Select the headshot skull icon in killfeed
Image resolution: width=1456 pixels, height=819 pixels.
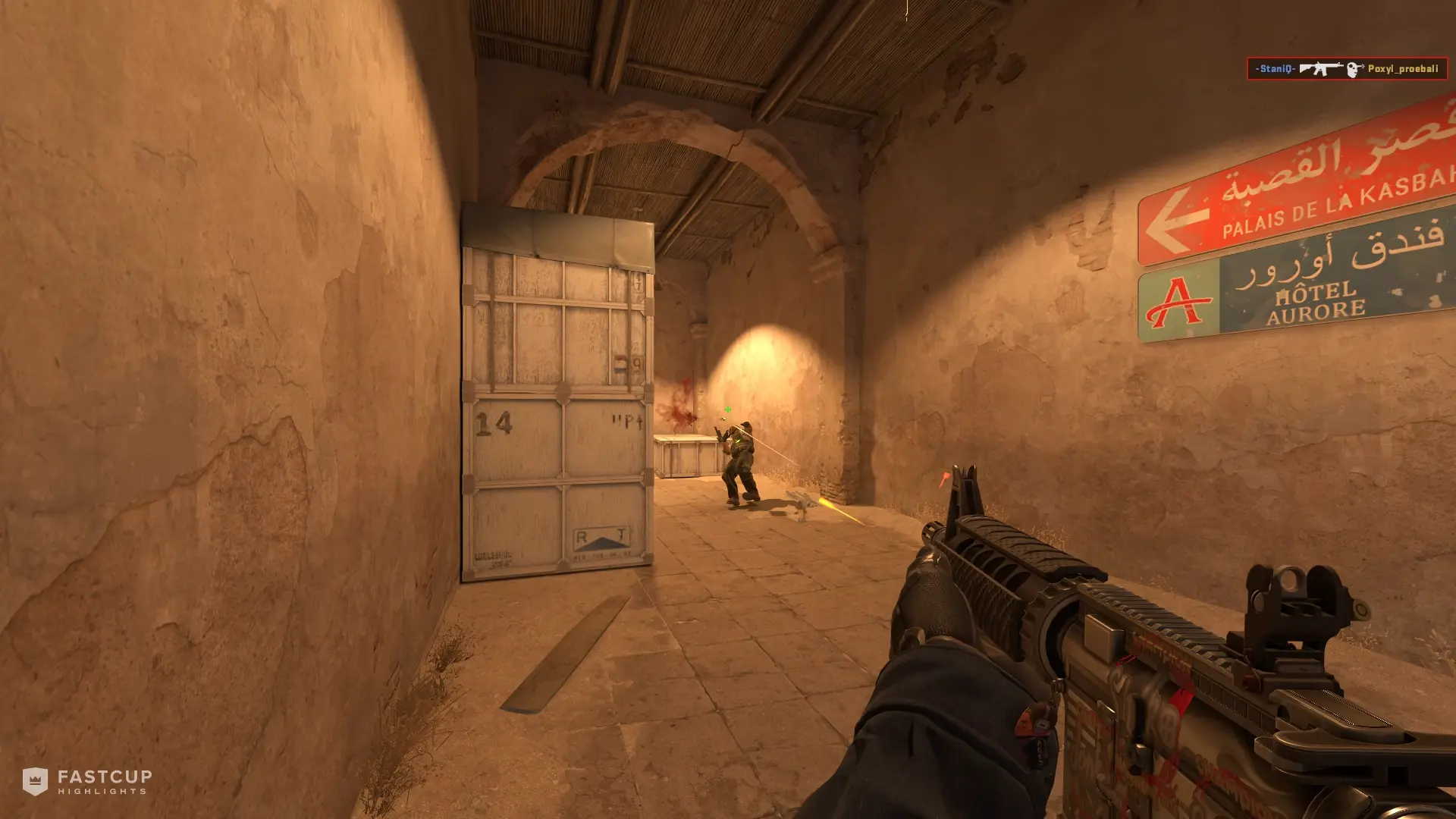click(1354, 69)
